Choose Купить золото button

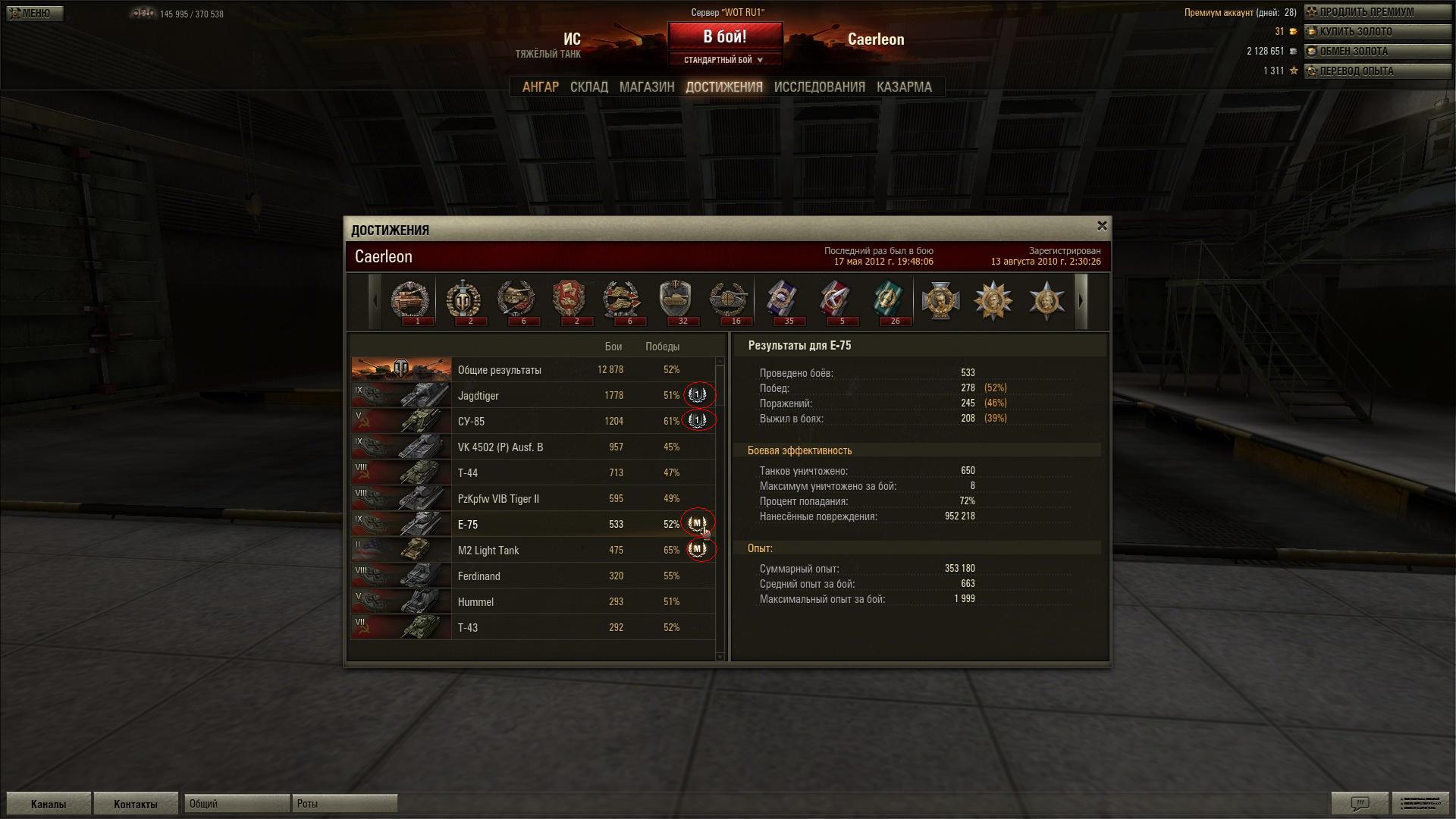(x=1376, y=32)
